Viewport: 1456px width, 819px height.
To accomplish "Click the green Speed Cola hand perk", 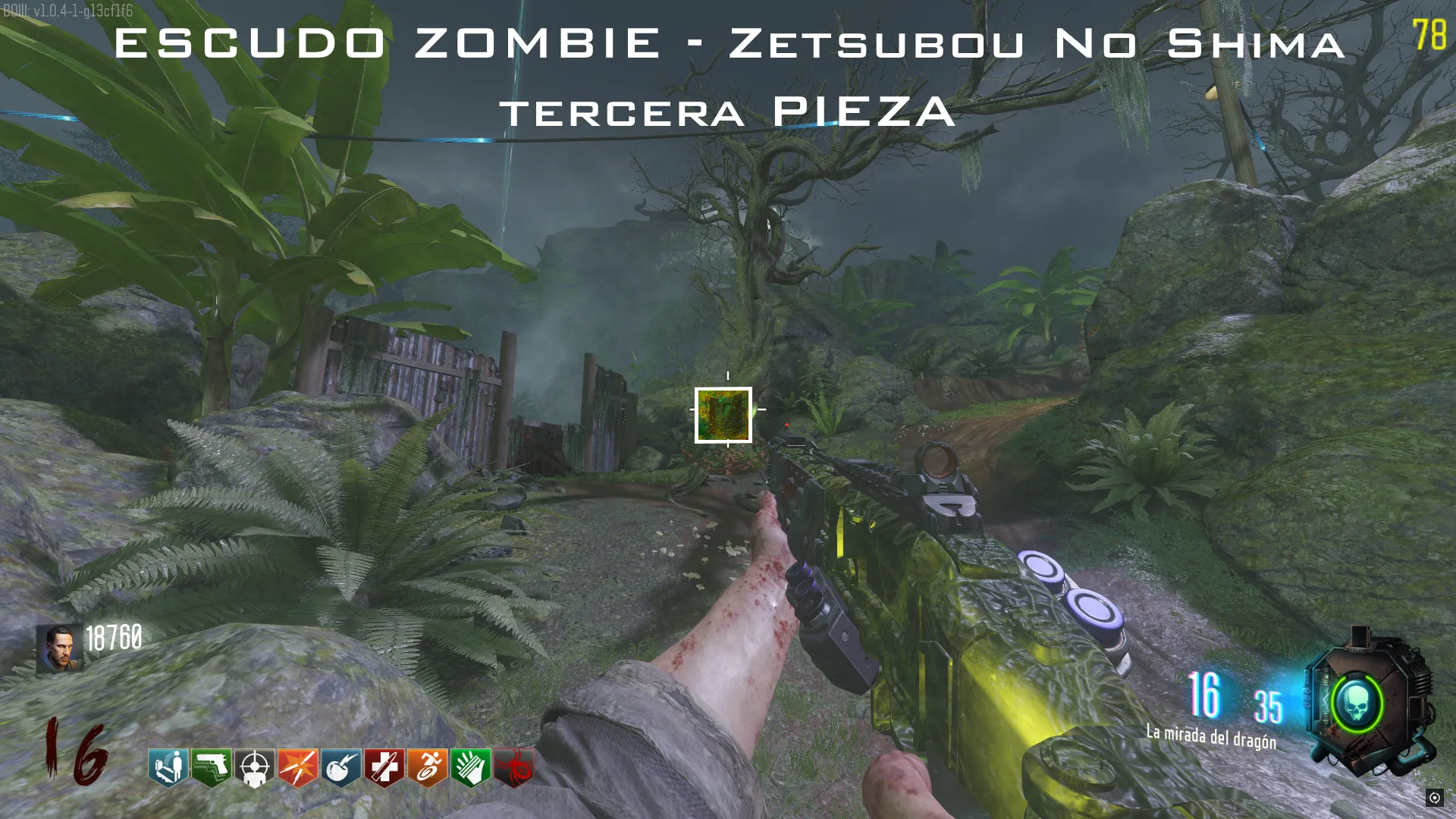I will pos(471,767).
